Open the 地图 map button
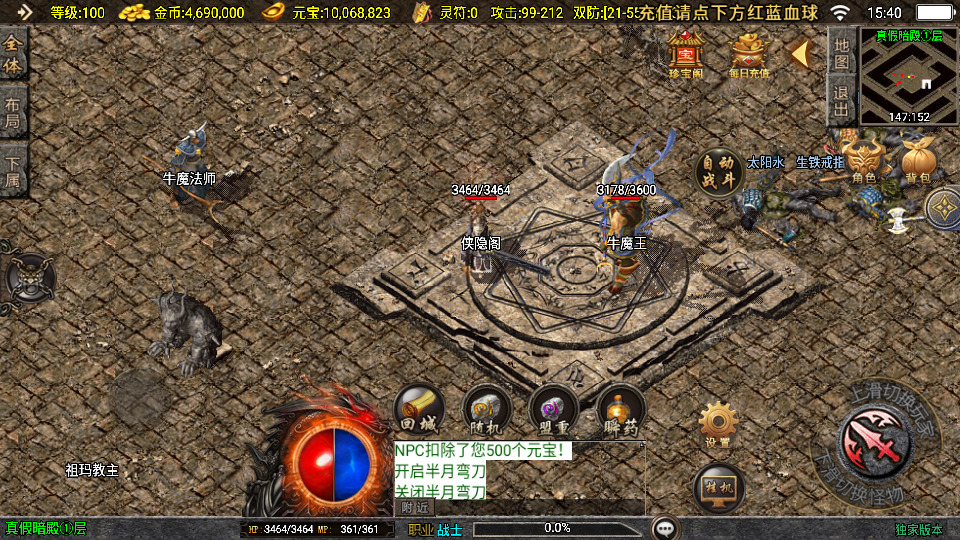The height and width of the screenshot is (540, 960). coord(842,52)
